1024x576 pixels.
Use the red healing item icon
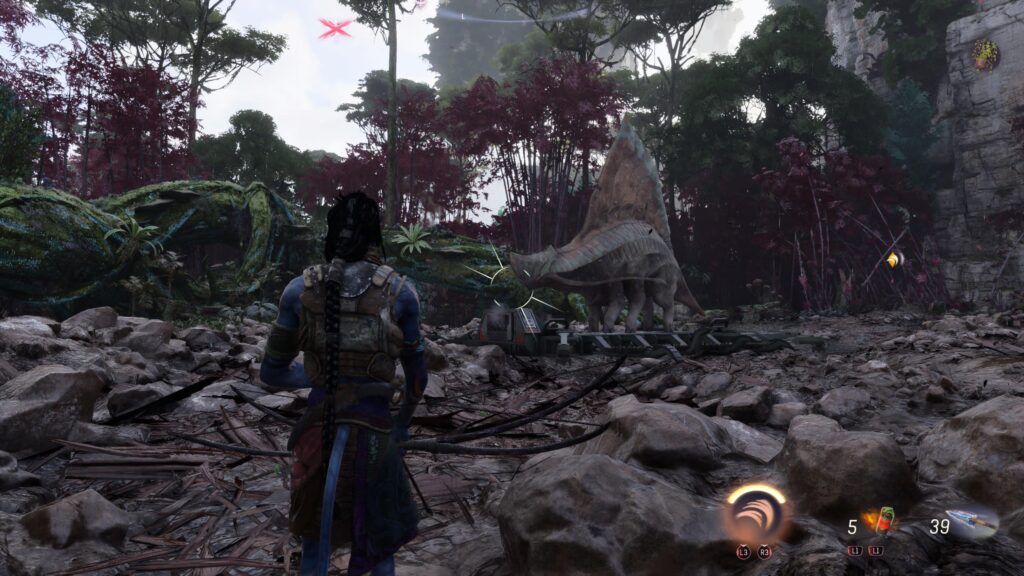(882, 521)
